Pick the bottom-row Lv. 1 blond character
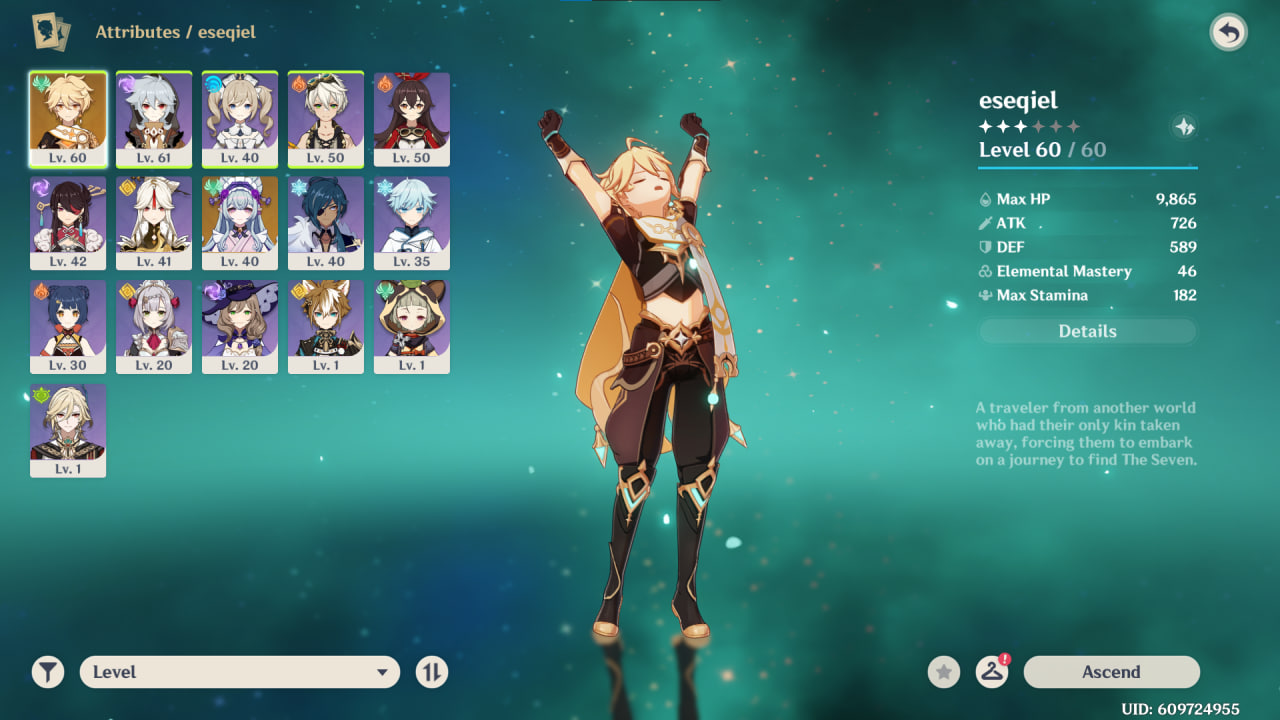The width and height of the screenshot is (1280, 720). point(68,431)
